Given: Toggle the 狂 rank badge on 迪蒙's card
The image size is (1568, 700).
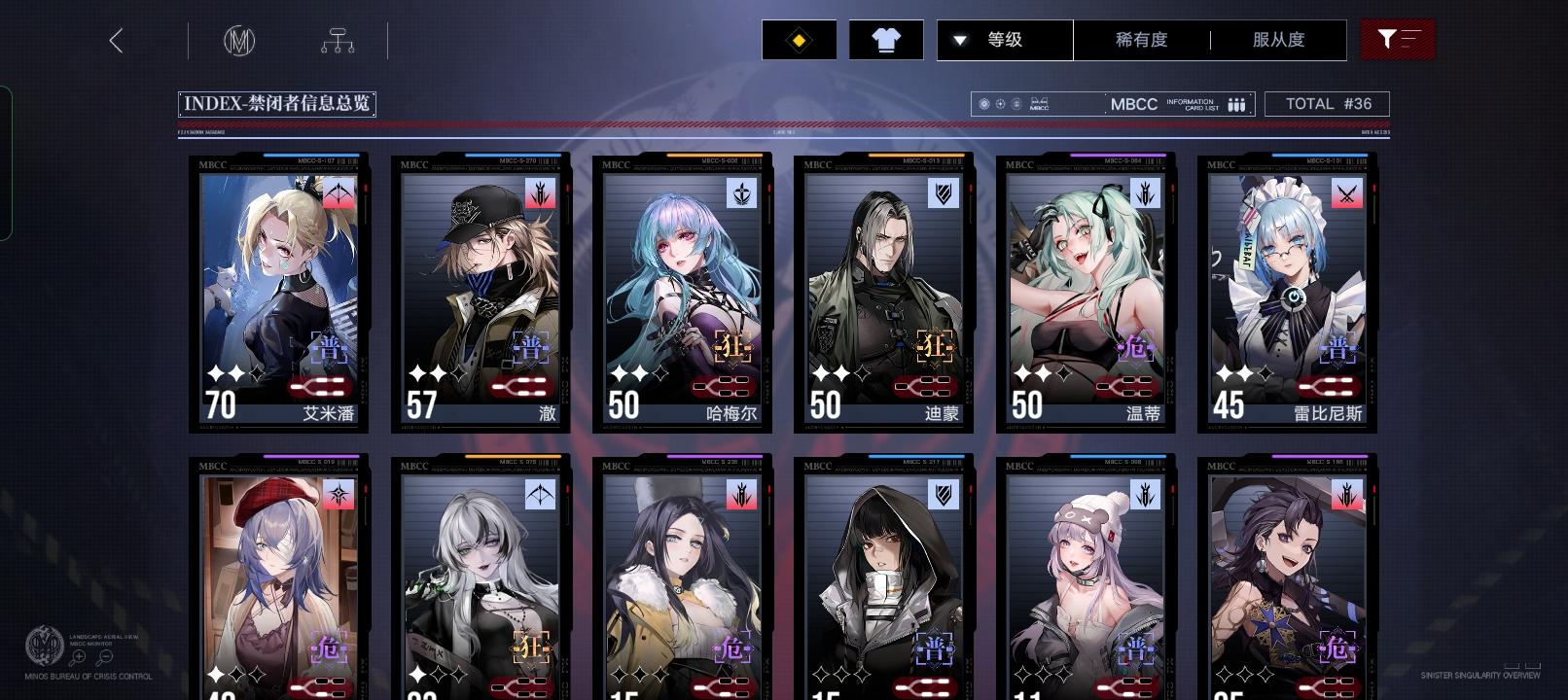Looking at the screenshot, I should 937,346.
